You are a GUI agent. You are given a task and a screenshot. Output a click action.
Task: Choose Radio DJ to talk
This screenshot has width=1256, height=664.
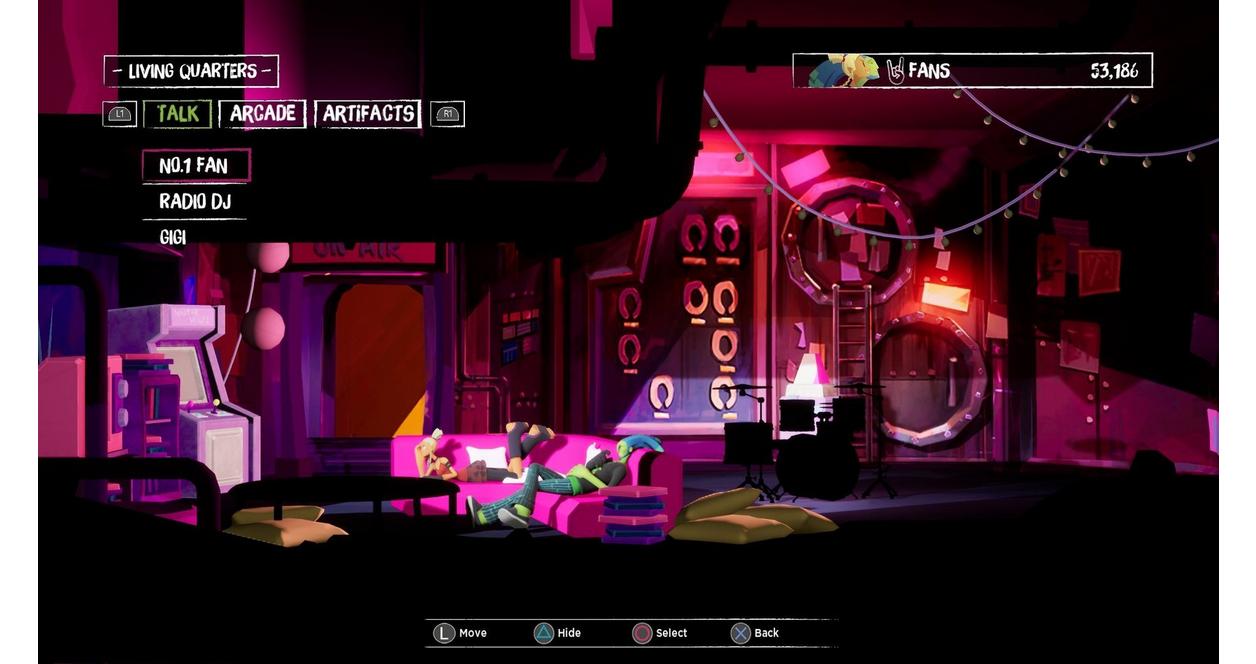click(x=194, y=202)
